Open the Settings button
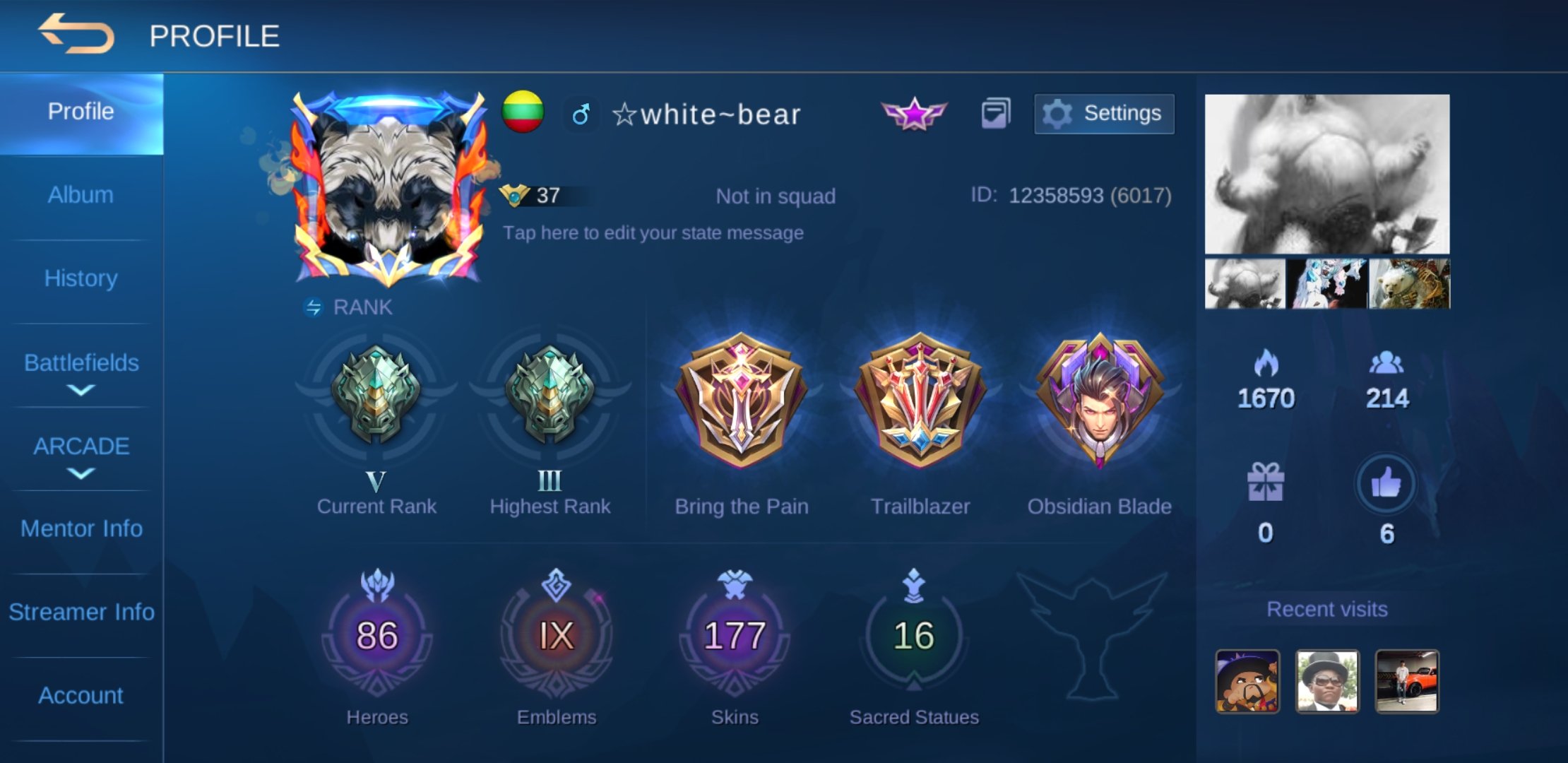The image size is (1568, 763). coord(1104,114)
